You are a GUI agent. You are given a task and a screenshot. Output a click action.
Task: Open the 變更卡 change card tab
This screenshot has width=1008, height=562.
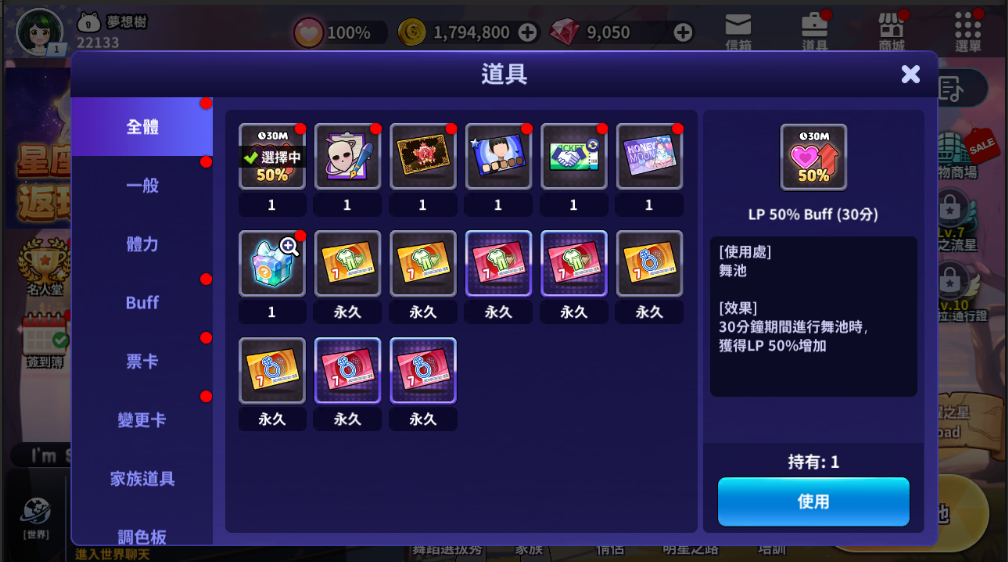[x=142, y=420]
